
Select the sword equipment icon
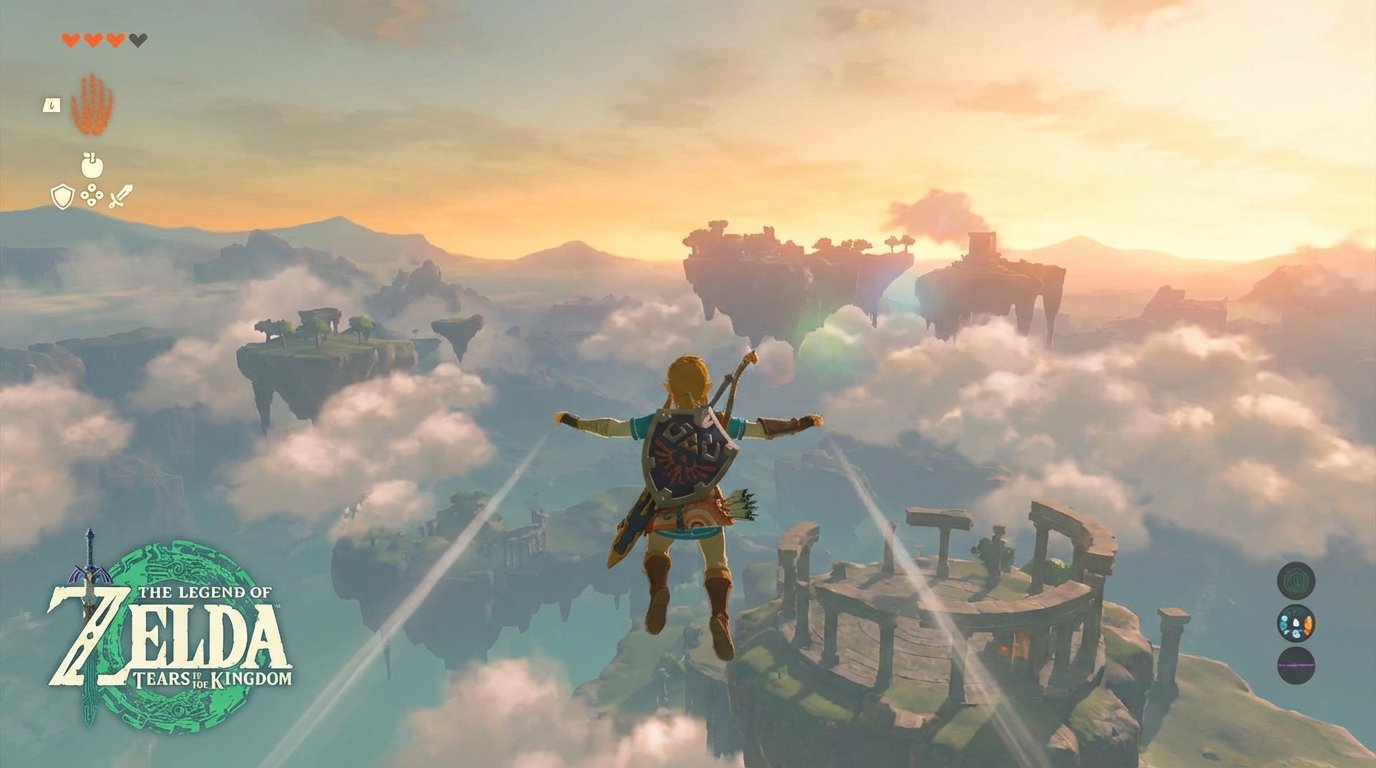click(x=122, y=194)
